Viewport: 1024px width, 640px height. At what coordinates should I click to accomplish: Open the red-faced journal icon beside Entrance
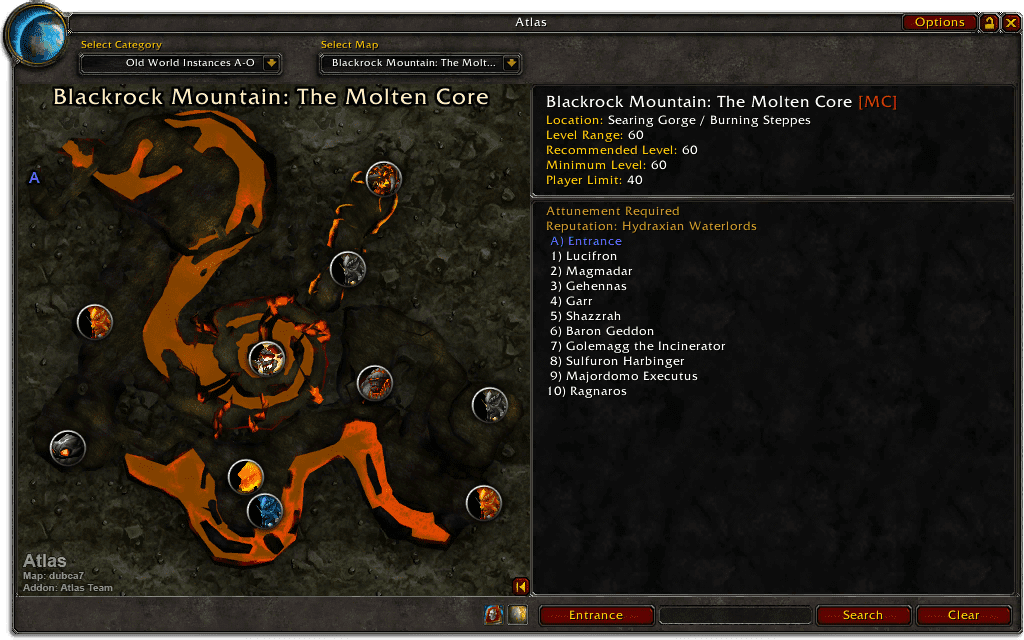493,615
